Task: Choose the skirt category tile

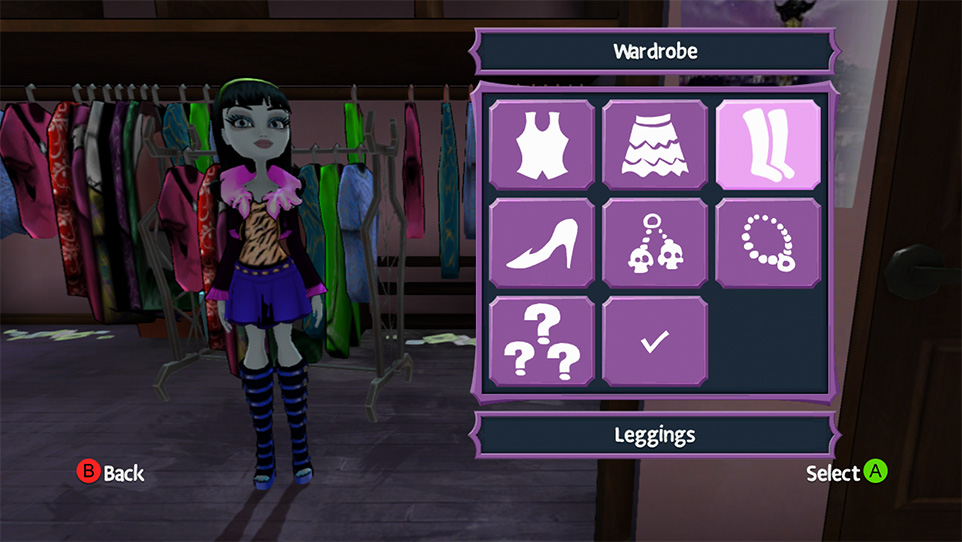Action: (x=655, y=144)
